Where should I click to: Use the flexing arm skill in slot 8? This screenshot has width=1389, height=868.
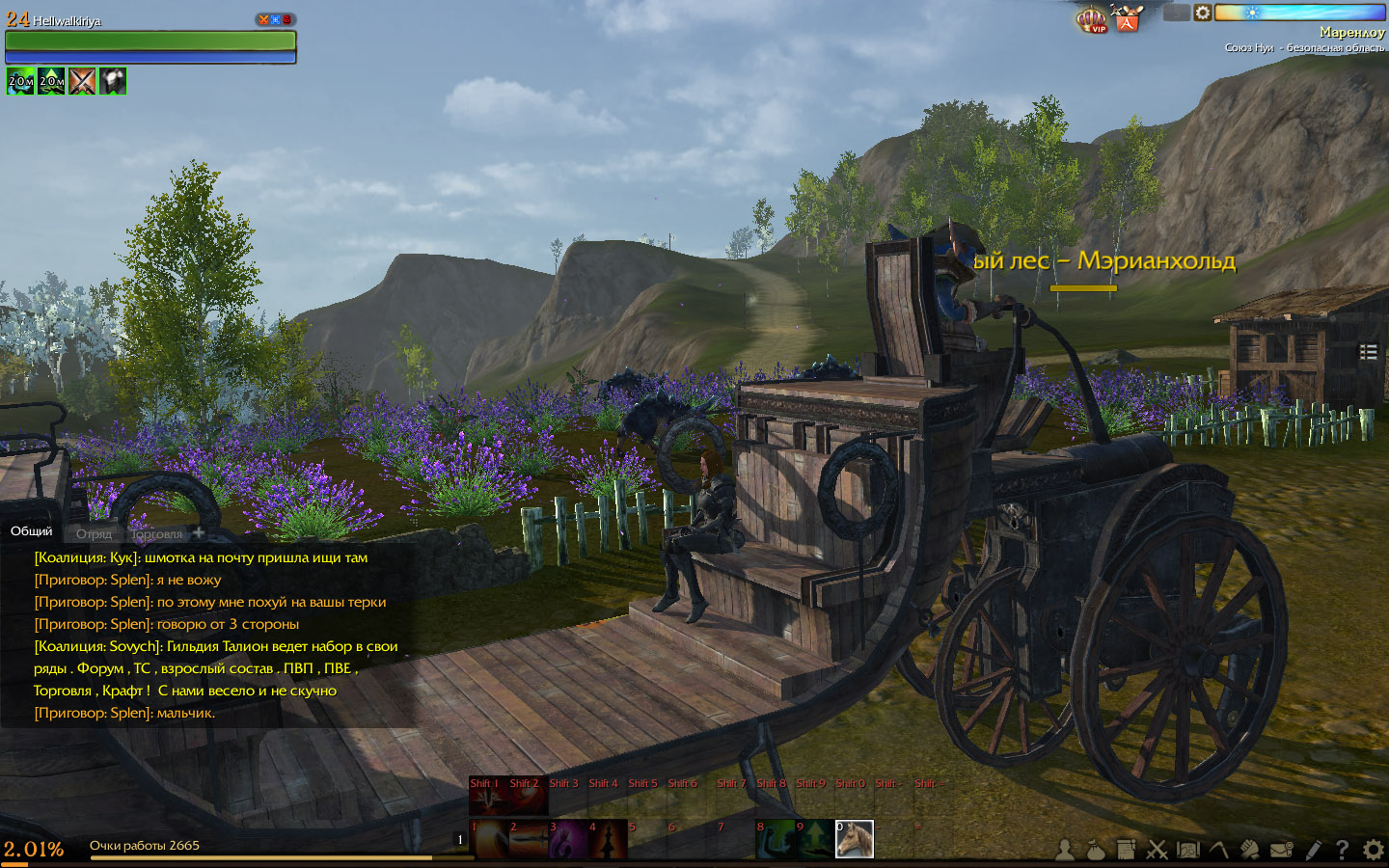click(x=775, y=840)
